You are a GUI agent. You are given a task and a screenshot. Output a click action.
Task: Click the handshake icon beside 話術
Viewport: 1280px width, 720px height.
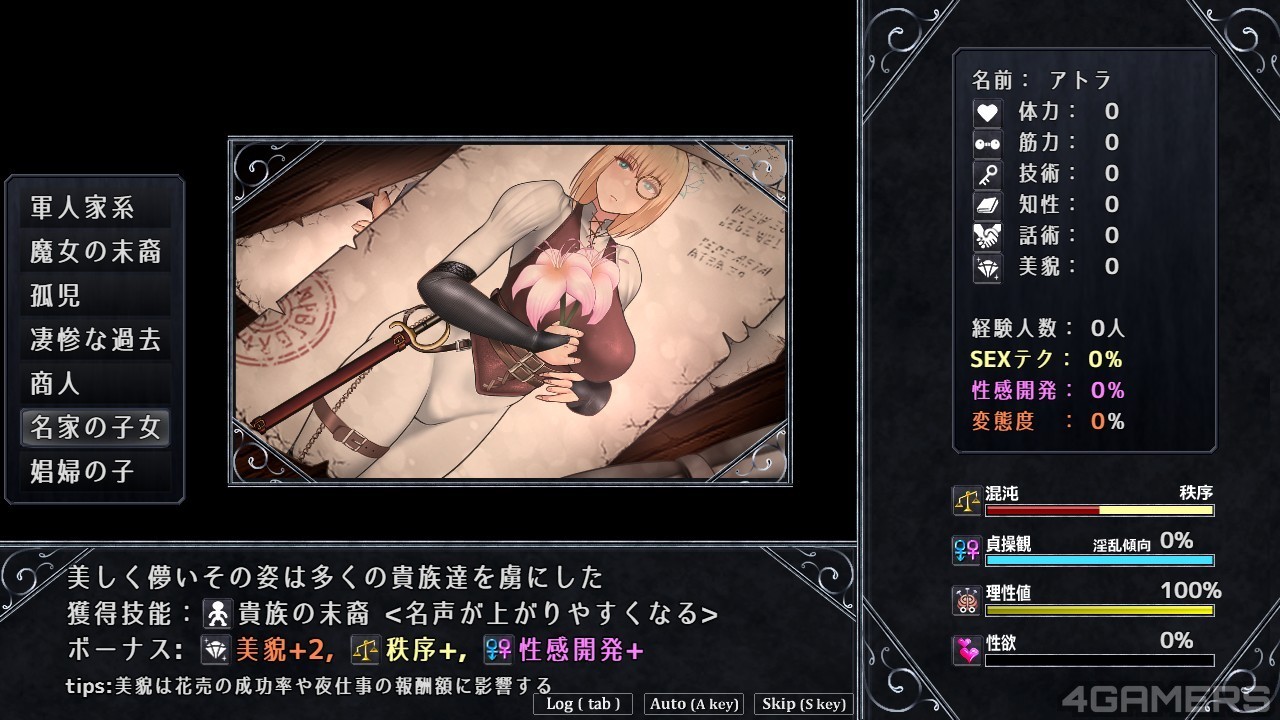coord(985,235)
